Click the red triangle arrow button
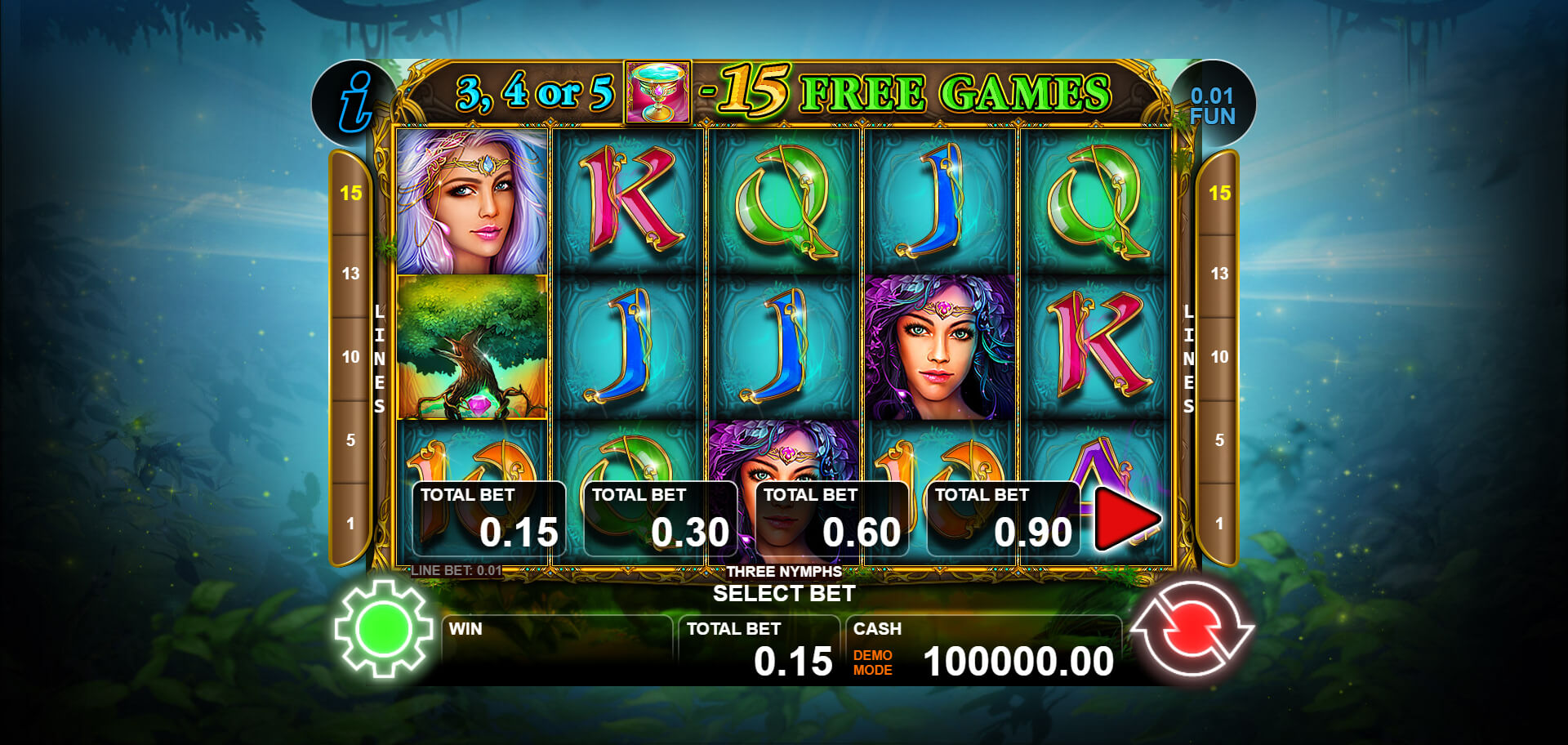Viewport: 1568px width, 745px height. (x=1125, y=518)
